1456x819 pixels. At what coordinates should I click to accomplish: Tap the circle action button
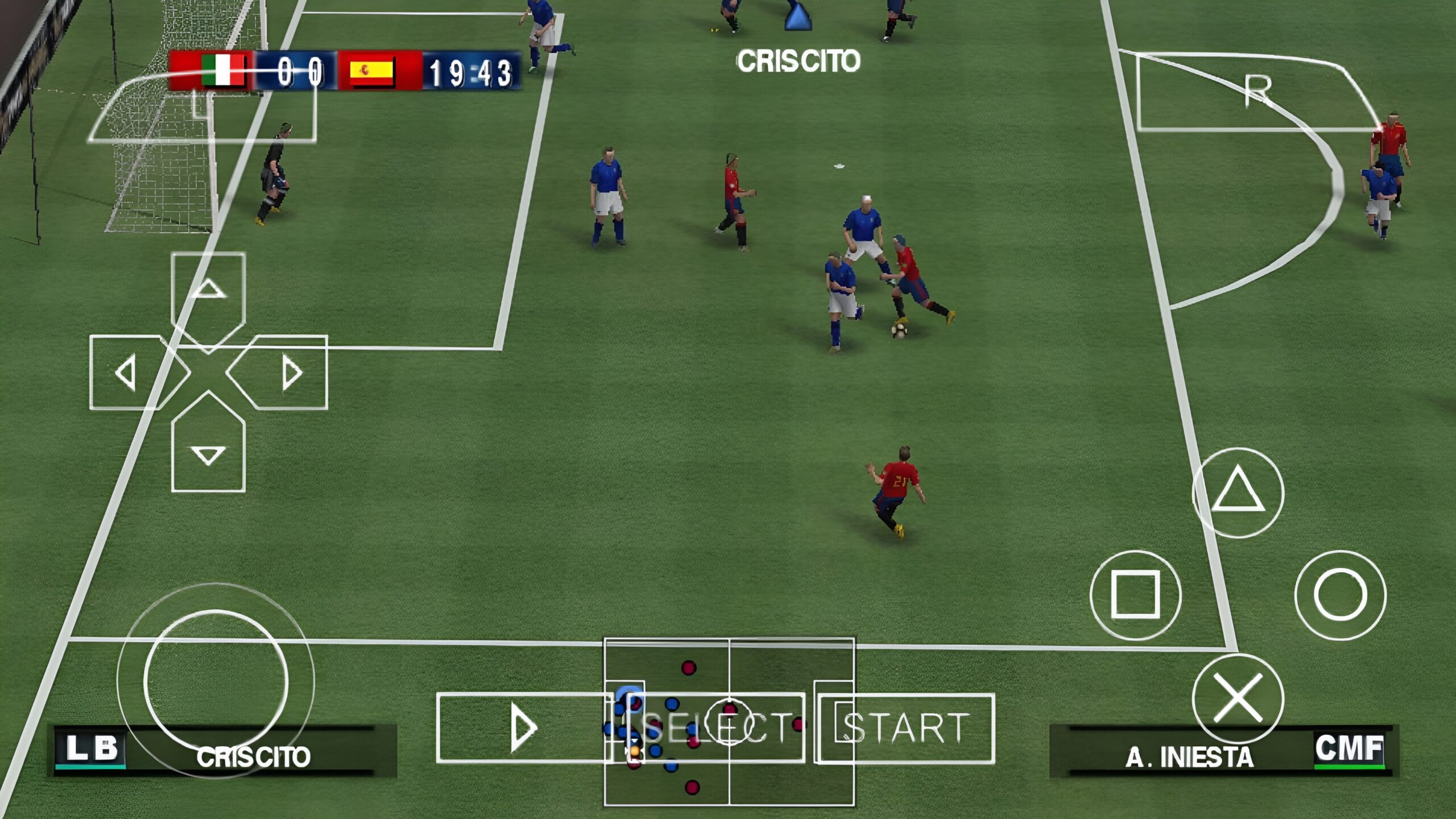[1340, 595]
